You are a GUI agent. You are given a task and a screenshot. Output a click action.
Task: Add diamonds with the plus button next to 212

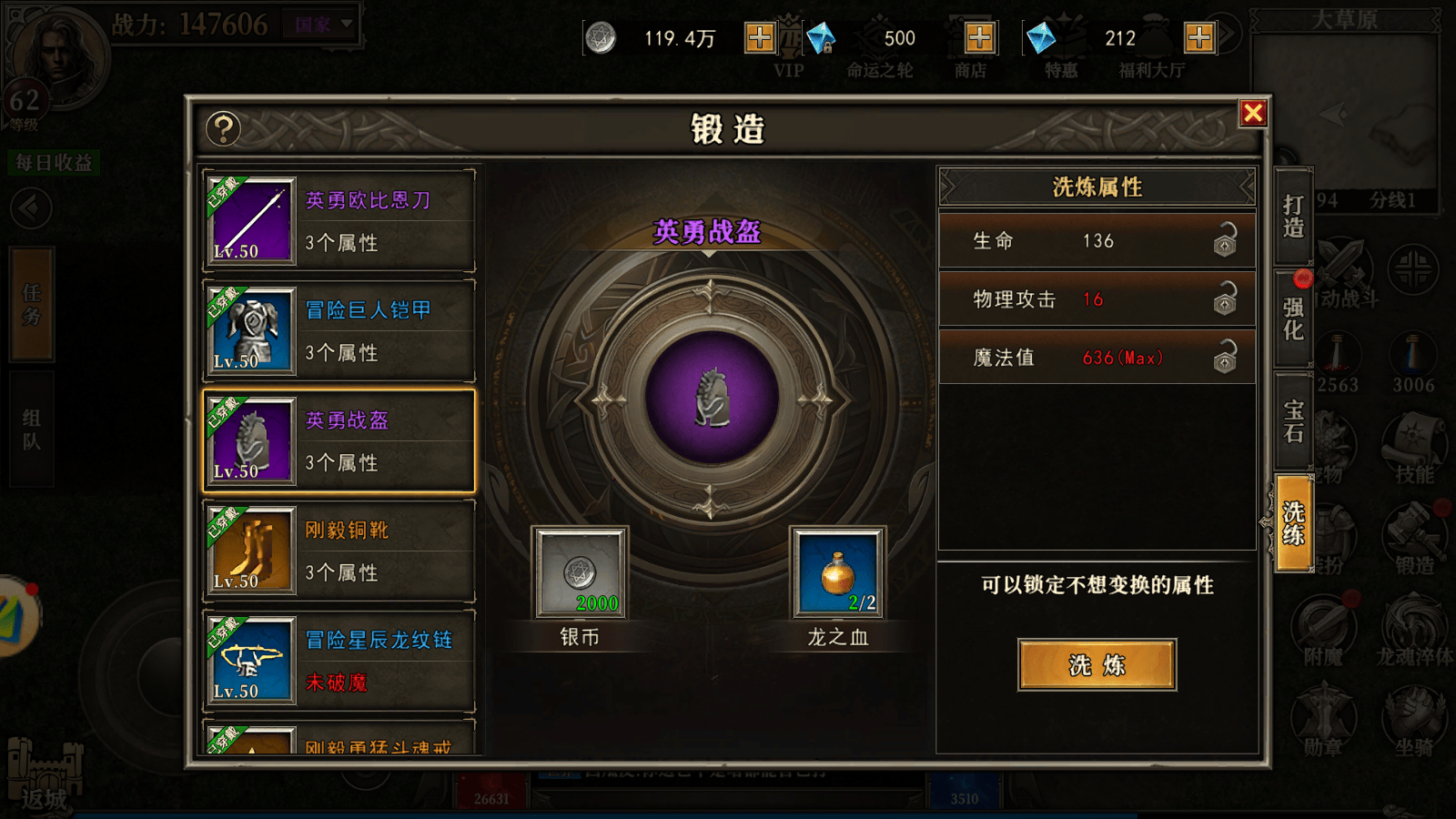coord(1198,37)
